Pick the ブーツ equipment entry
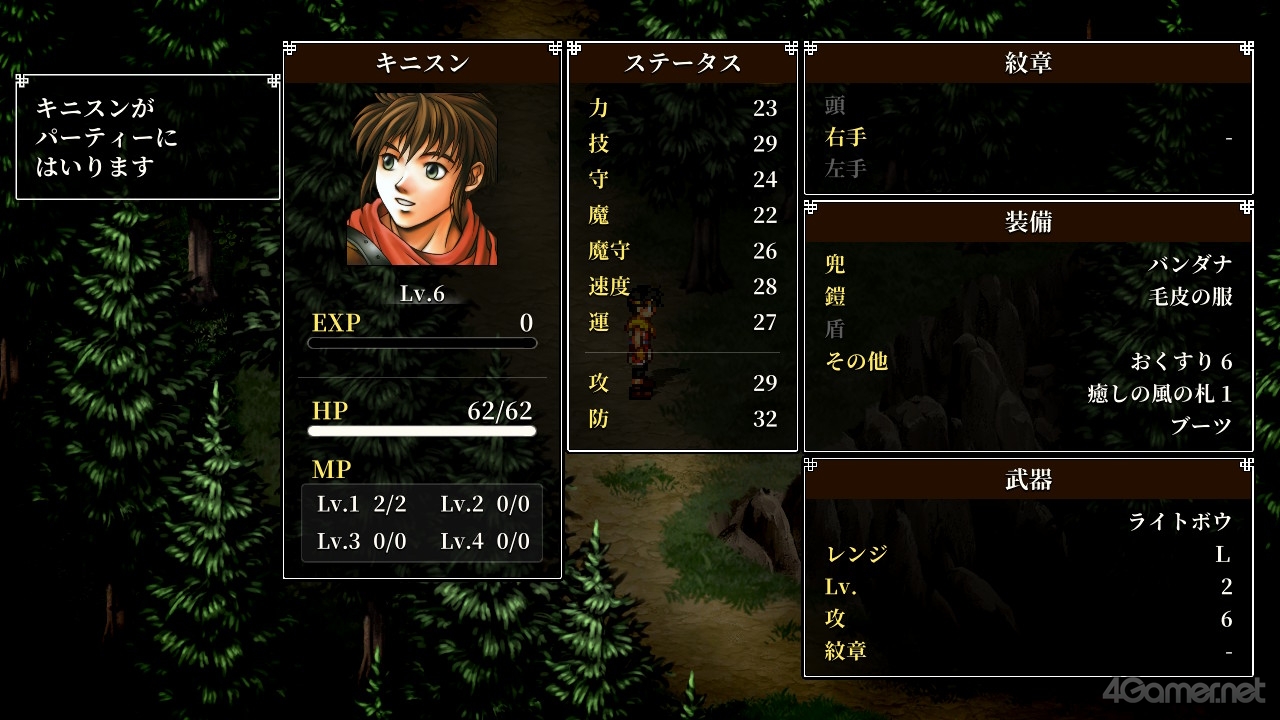 click(x=1201, y=425)
